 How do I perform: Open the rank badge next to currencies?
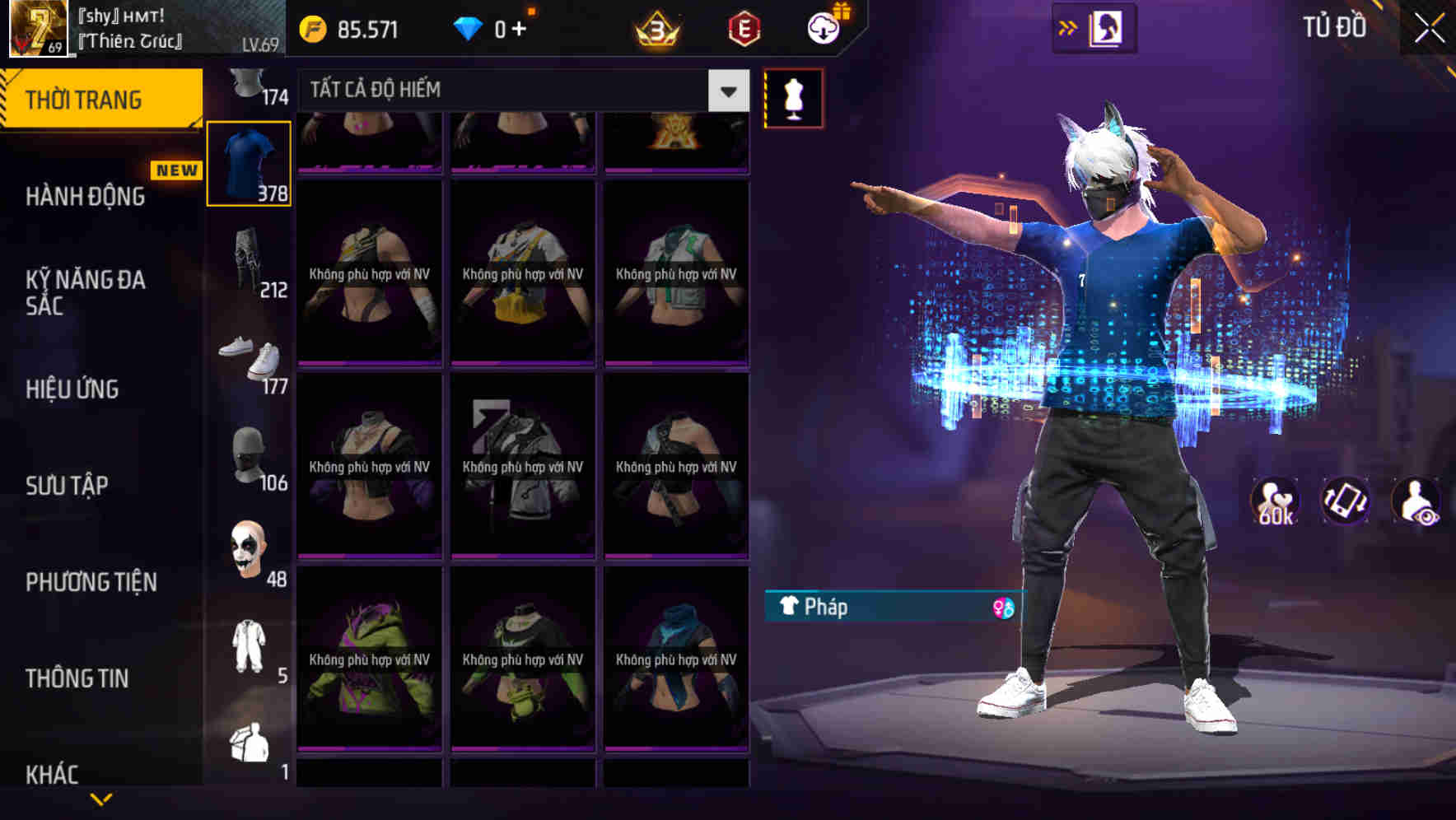(655, 28)
